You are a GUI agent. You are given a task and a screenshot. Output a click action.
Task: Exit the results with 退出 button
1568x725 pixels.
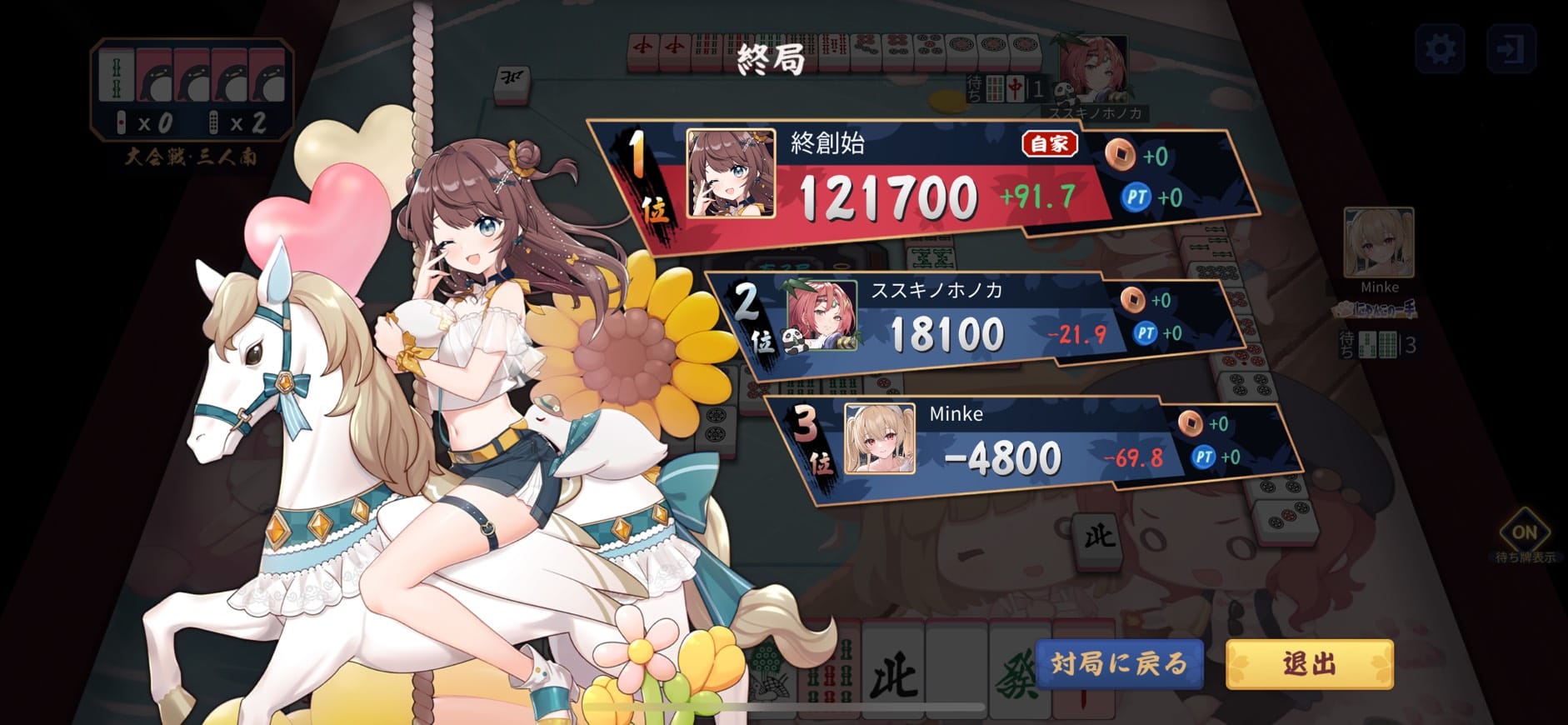point(1309,663)
